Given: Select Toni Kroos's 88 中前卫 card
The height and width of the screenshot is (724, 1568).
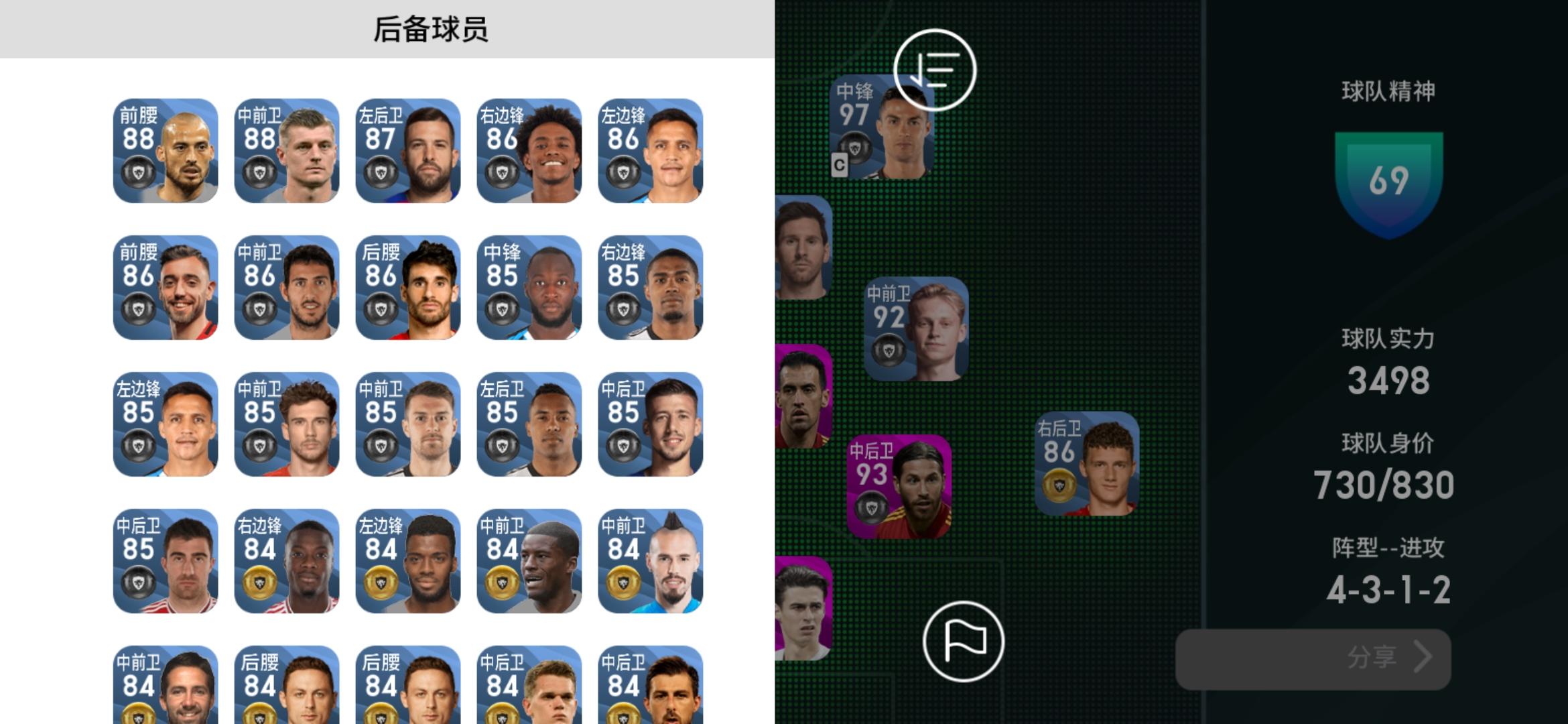Looking at the screenshot, I should click(x=287, y=154).
